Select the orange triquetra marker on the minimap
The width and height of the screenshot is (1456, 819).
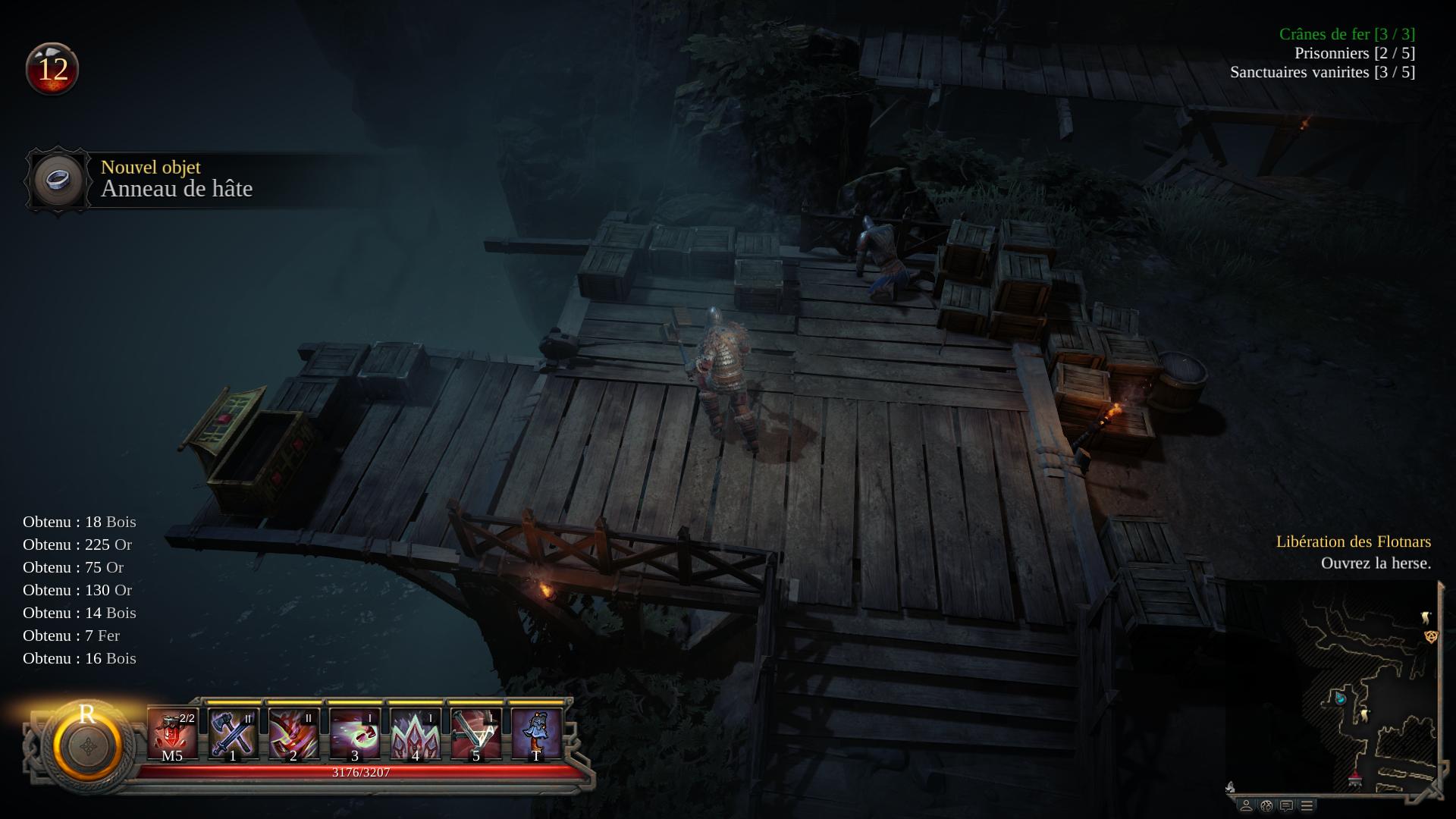pyautogui.click(x=1431, y=636)
